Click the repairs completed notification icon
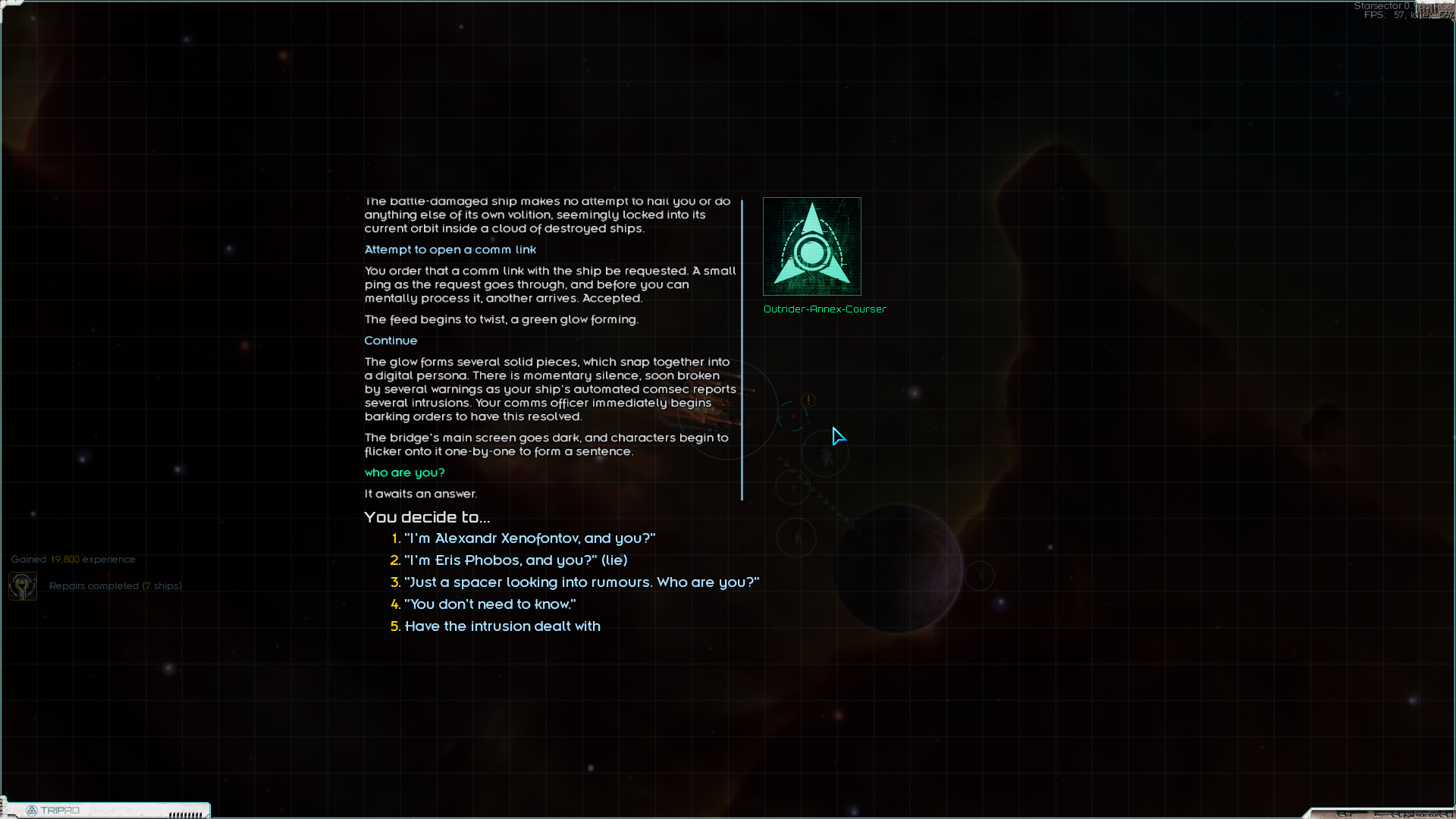Image resolution: width=1456 pixels, height=819 pixels. 23,586
